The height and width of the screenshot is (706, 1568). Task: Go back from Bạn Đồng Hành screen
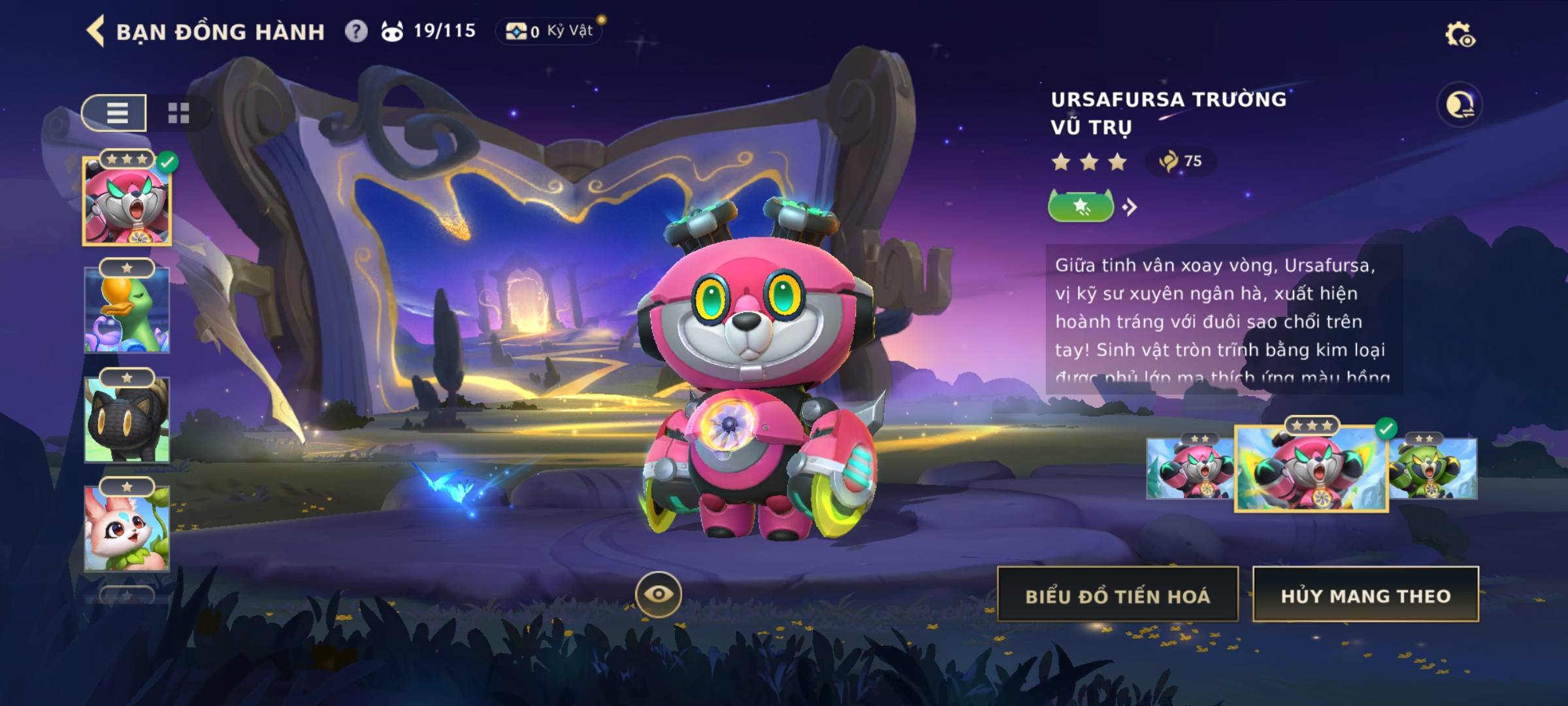pos(96,31)
